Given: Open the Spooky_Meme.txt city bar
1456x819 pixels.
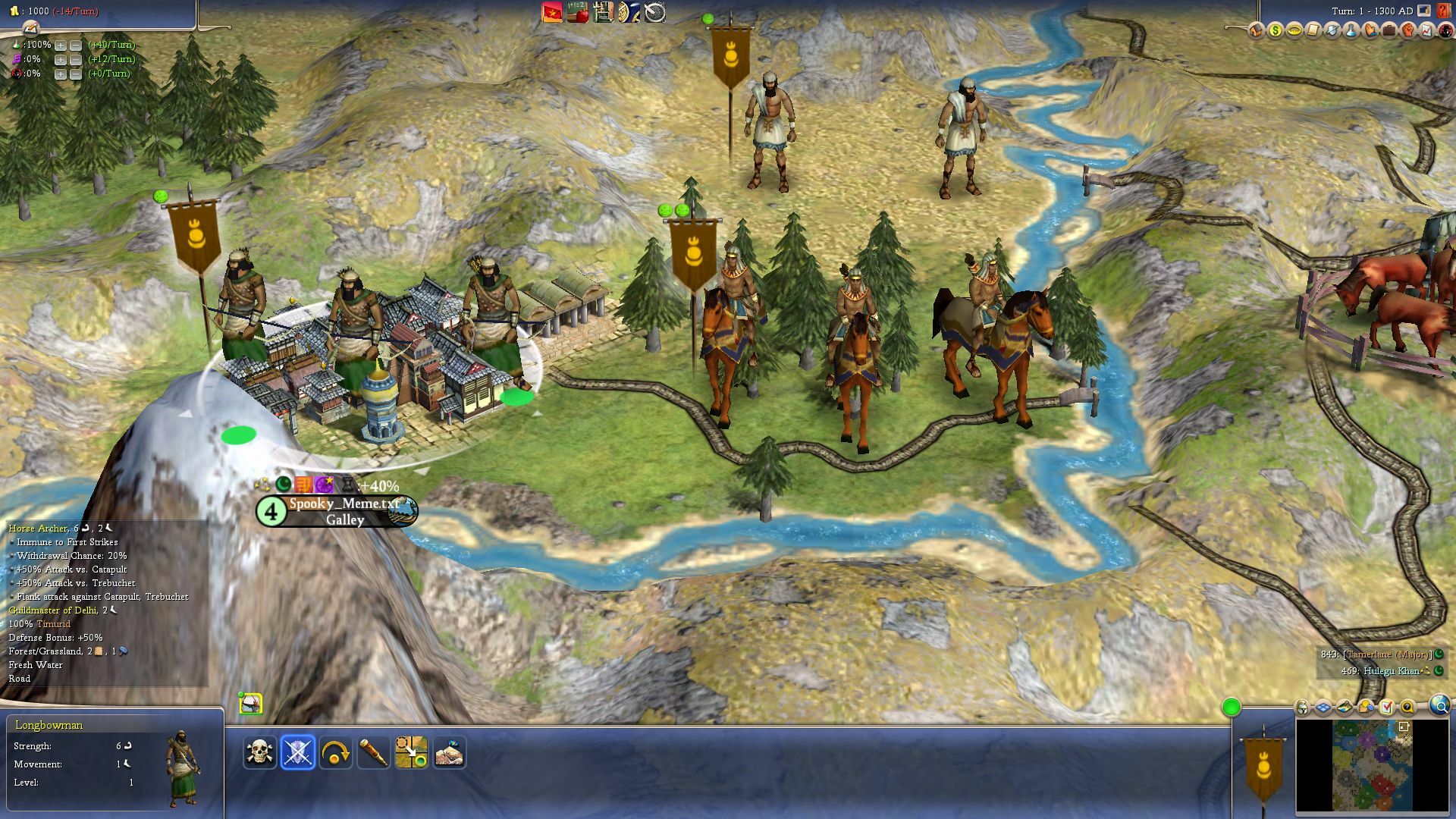Looking at the screenshot, I should (344, 511).
